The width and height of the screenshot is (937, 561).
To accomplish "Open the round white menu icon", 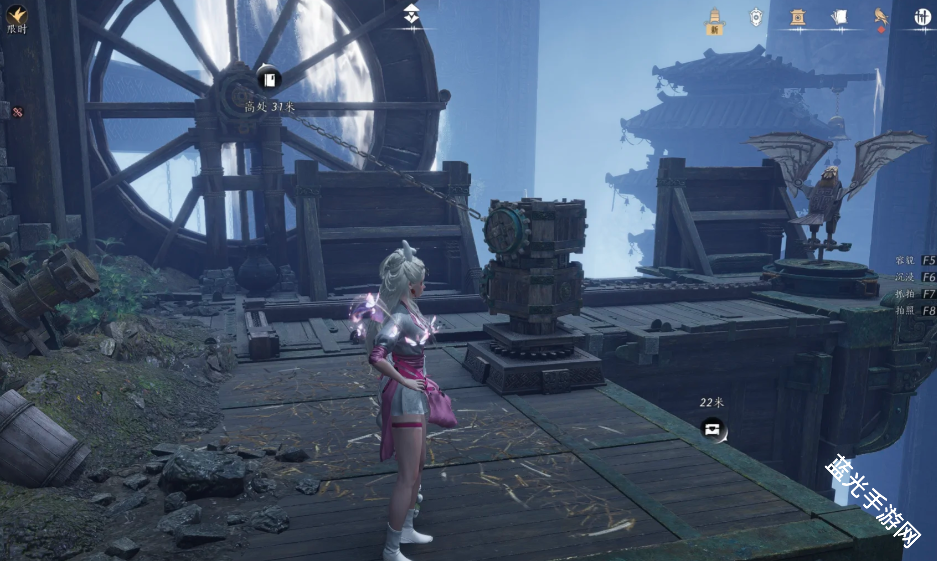I will point(922,16).
